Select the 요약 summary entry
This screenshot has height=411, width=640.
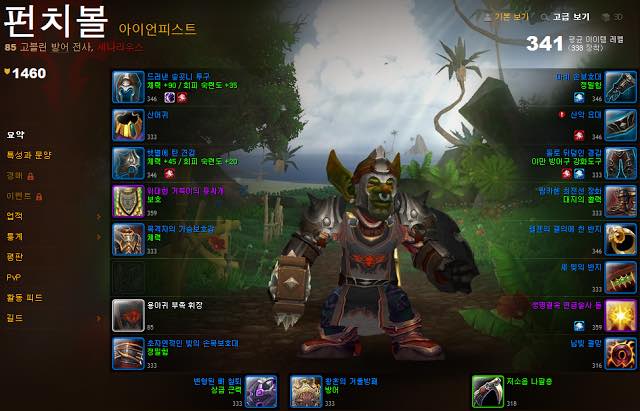pos(15,134)
